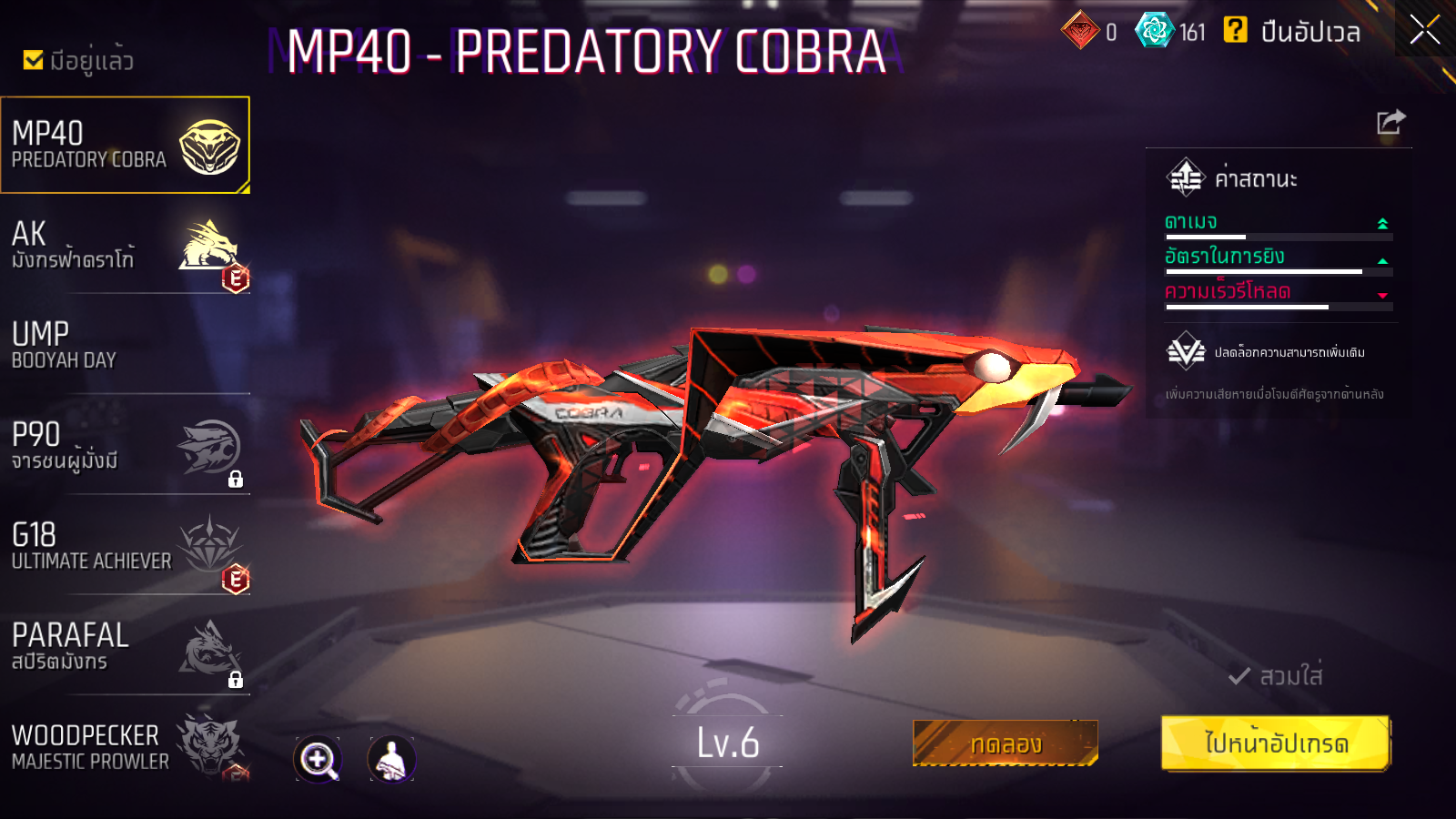Open the magnifier zoom view

(x=318, y=759)
